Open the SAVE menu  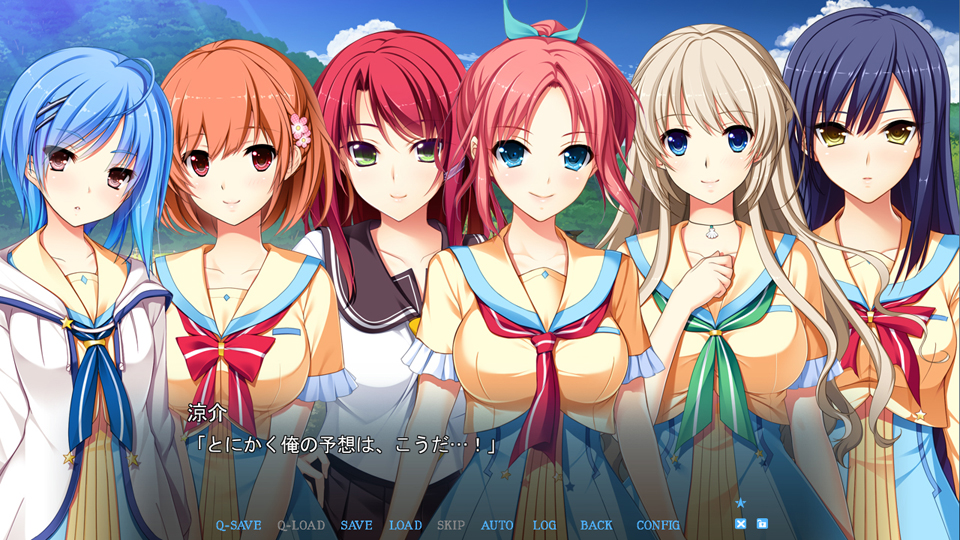[x=356, y=525]
